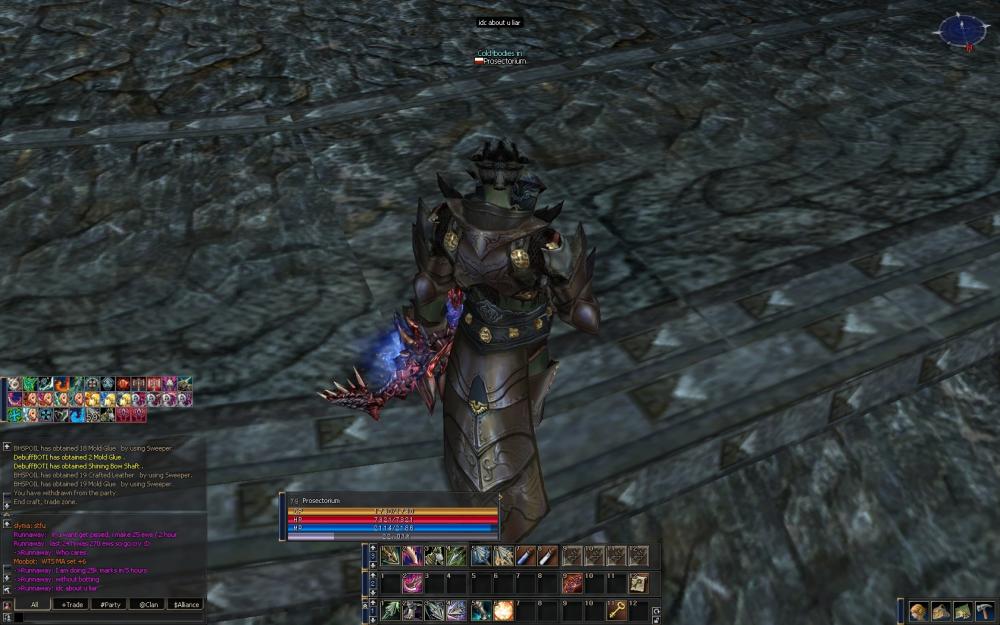Image resolution: width=1000 pixels, height=625 pixels.
Task: Activate the red spiked skill in slot 9
Action: pyautogui.click(x=573, y=583)
